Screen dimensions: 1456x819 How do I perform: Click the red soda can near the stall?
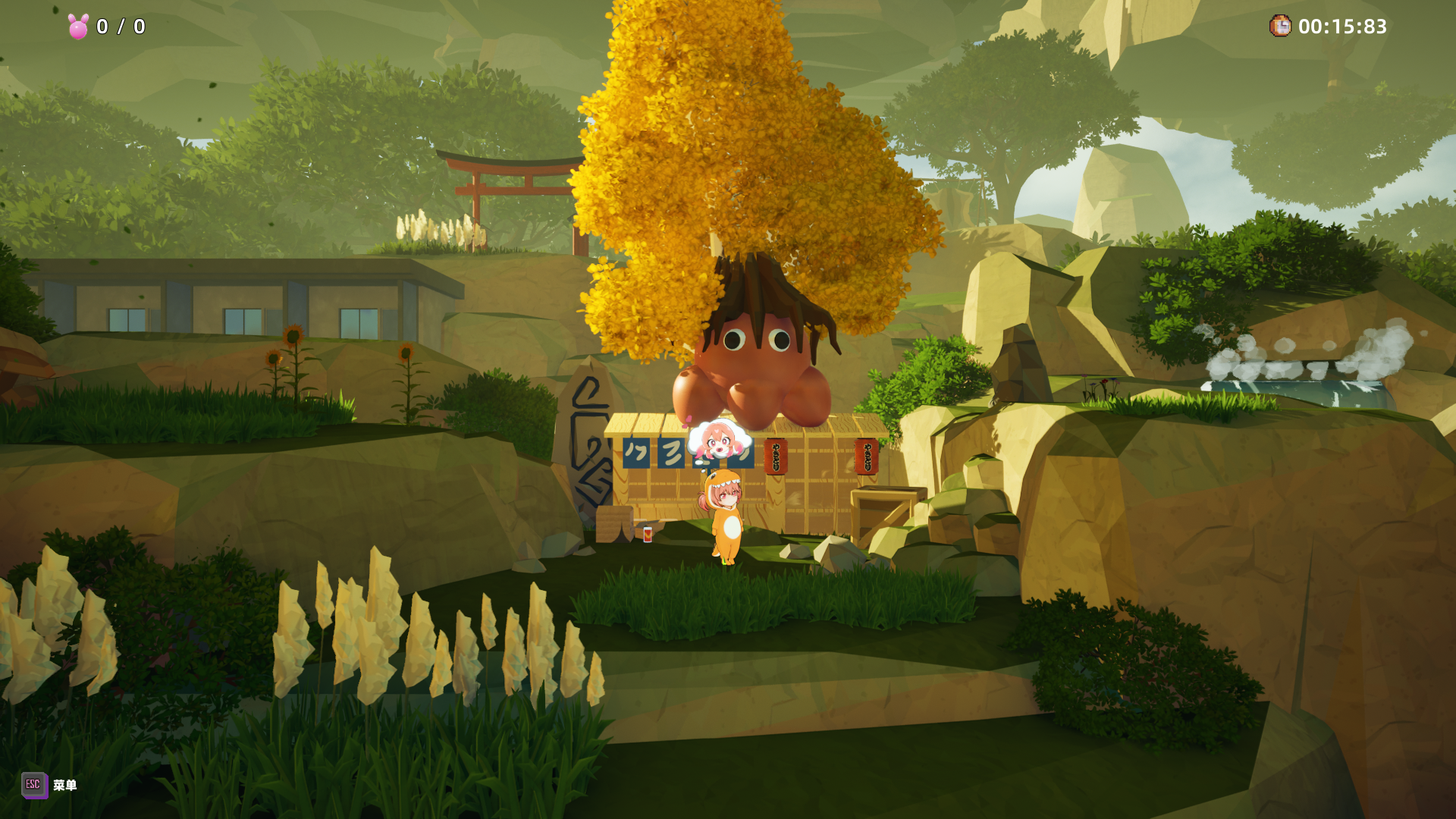pyautogui.click(x=647, y=536)
